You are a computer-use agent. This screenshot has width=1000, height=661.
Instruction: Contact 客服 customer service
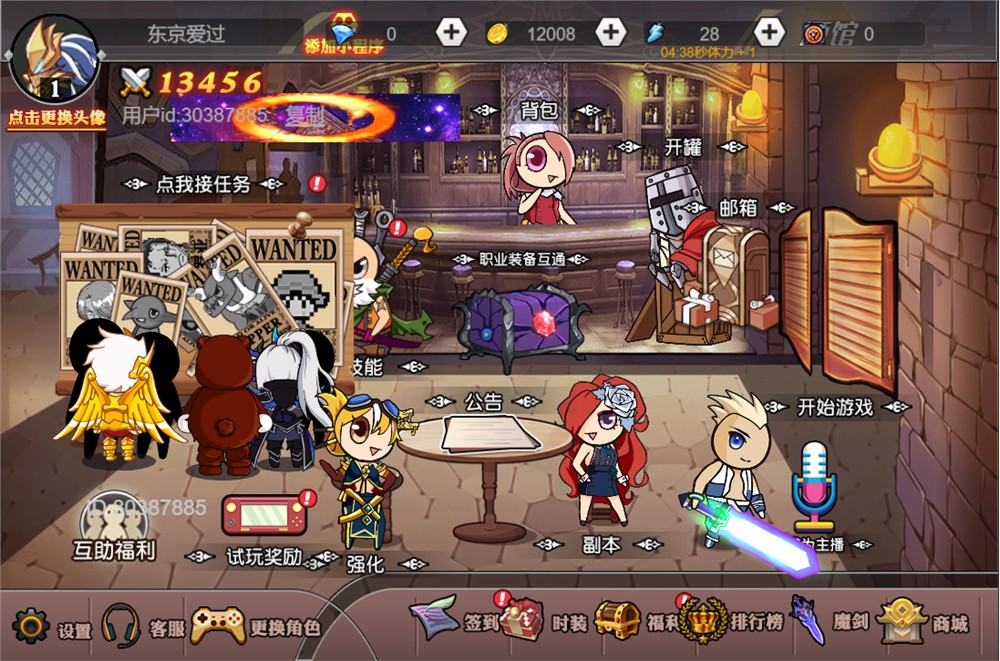tap(120, 627)
